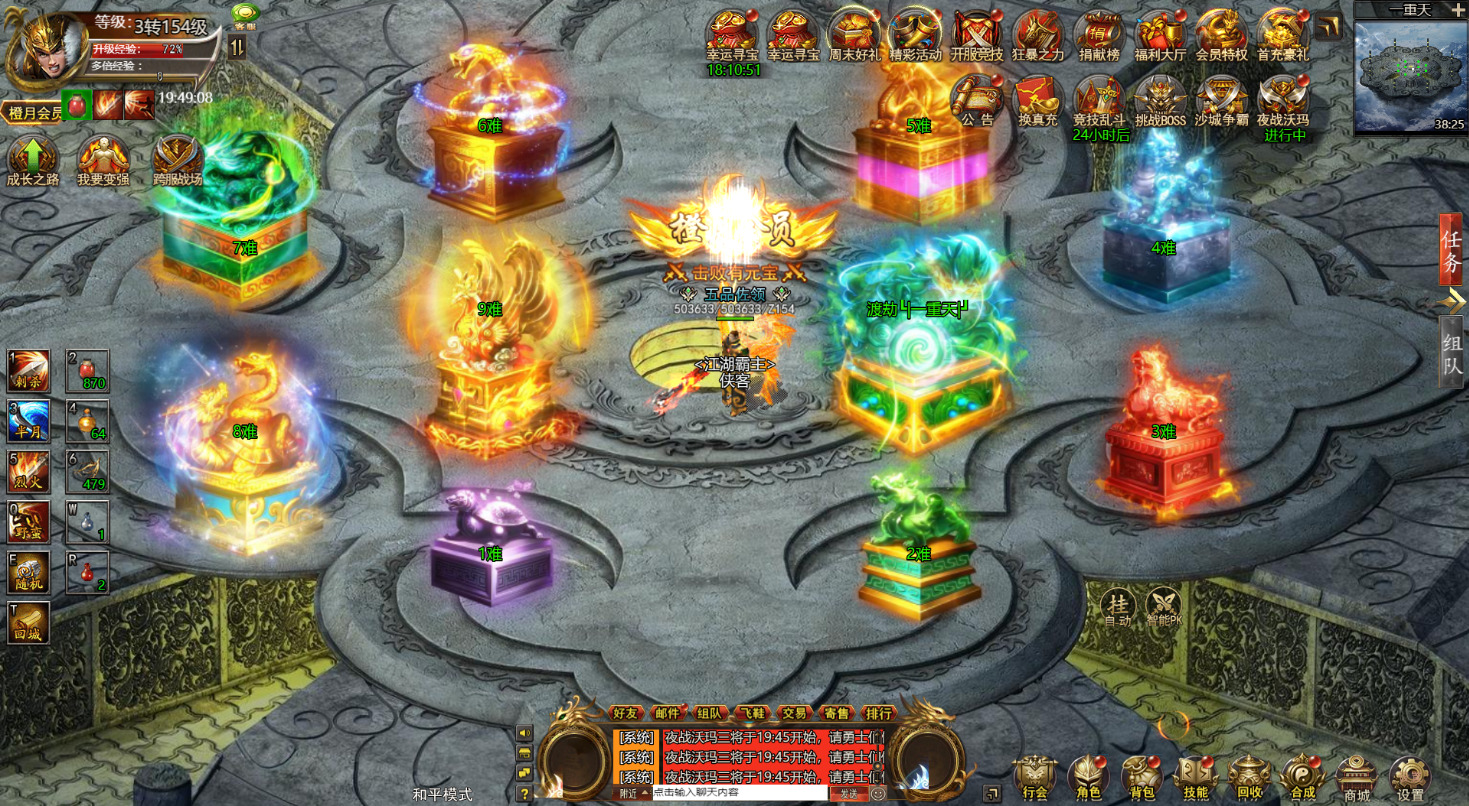
Task: Open 成长之路 growth path icon
Action: 33,160
